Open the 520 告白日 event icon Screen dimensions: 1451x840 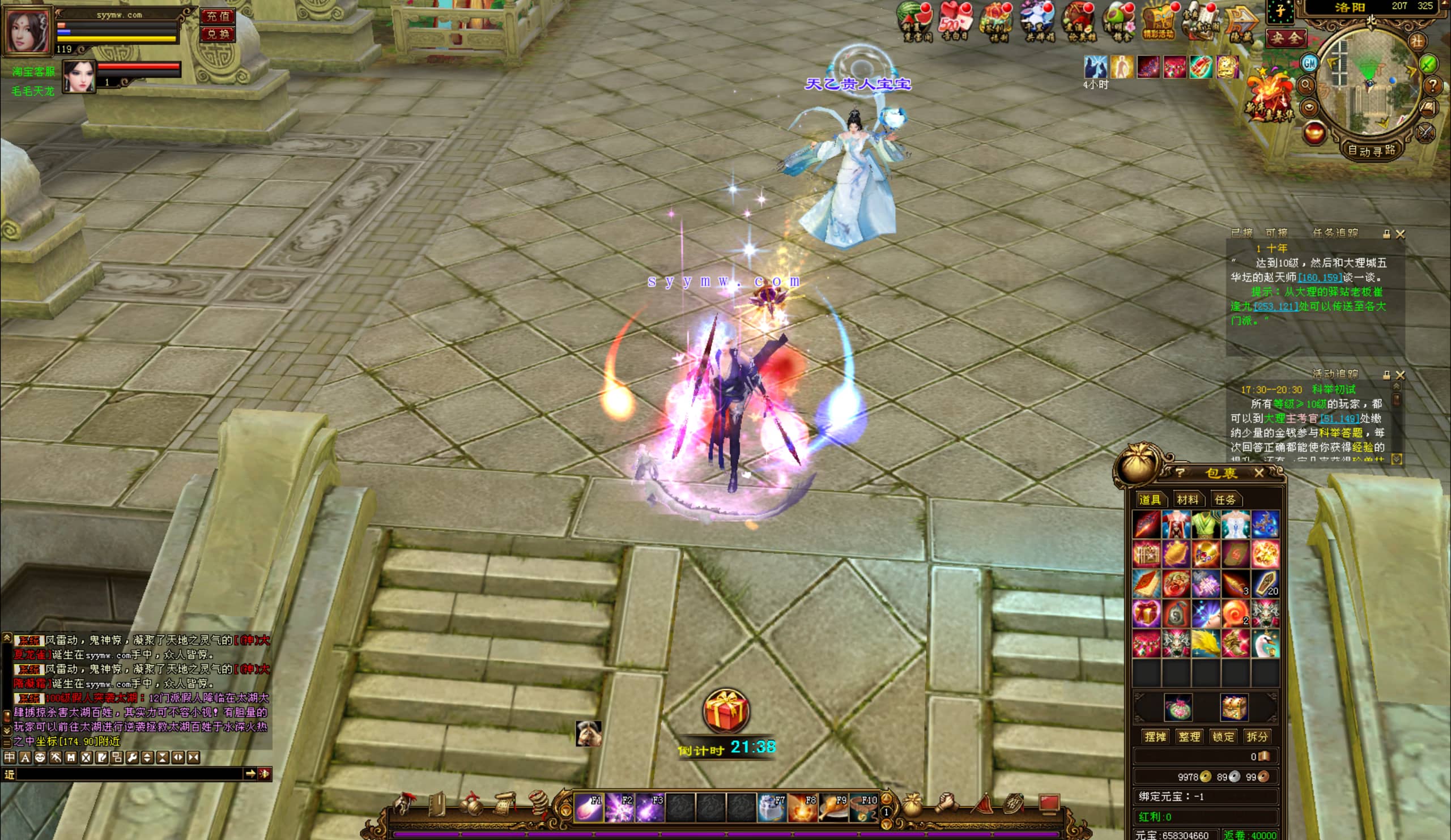tap(954, 22)
